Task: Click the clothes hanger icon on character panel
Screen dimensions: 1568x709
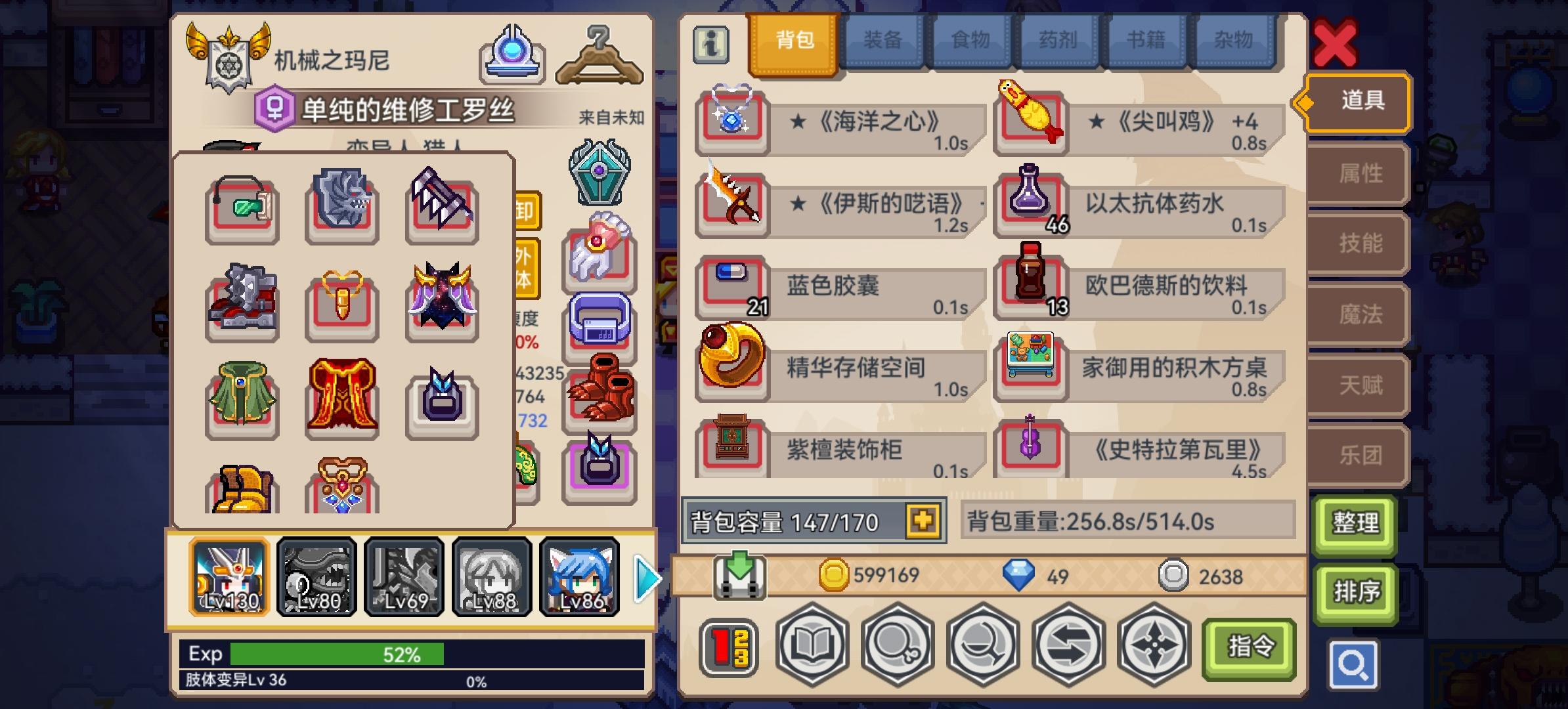Action: pyautogui.click(x=599, y=58)
